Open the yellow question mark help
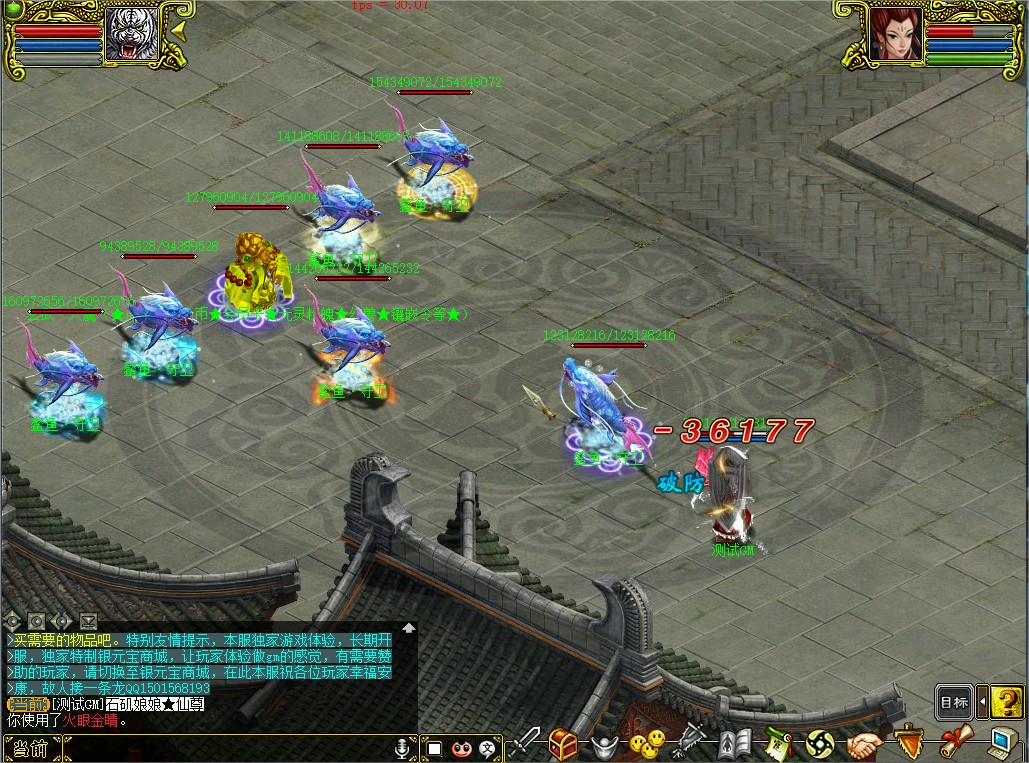The image size is (1029, 763). click(1007, 702)
